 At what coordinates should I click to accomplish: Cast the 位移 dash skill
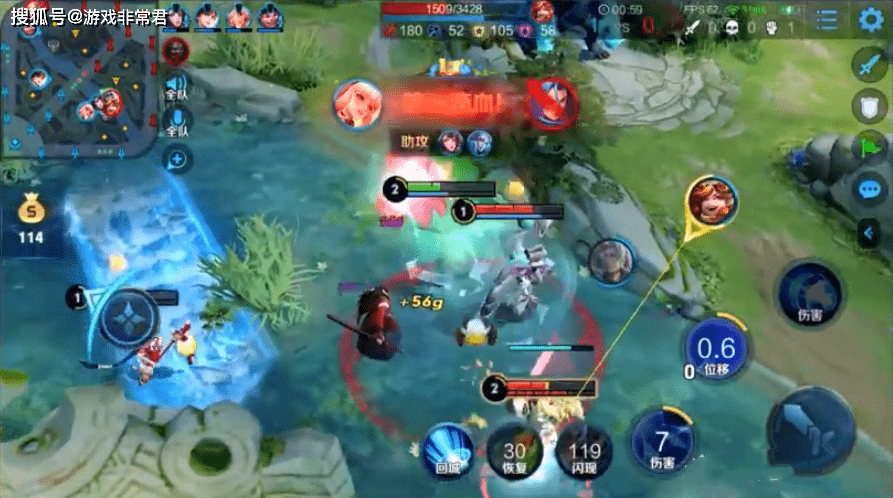[x=716, y=349]
